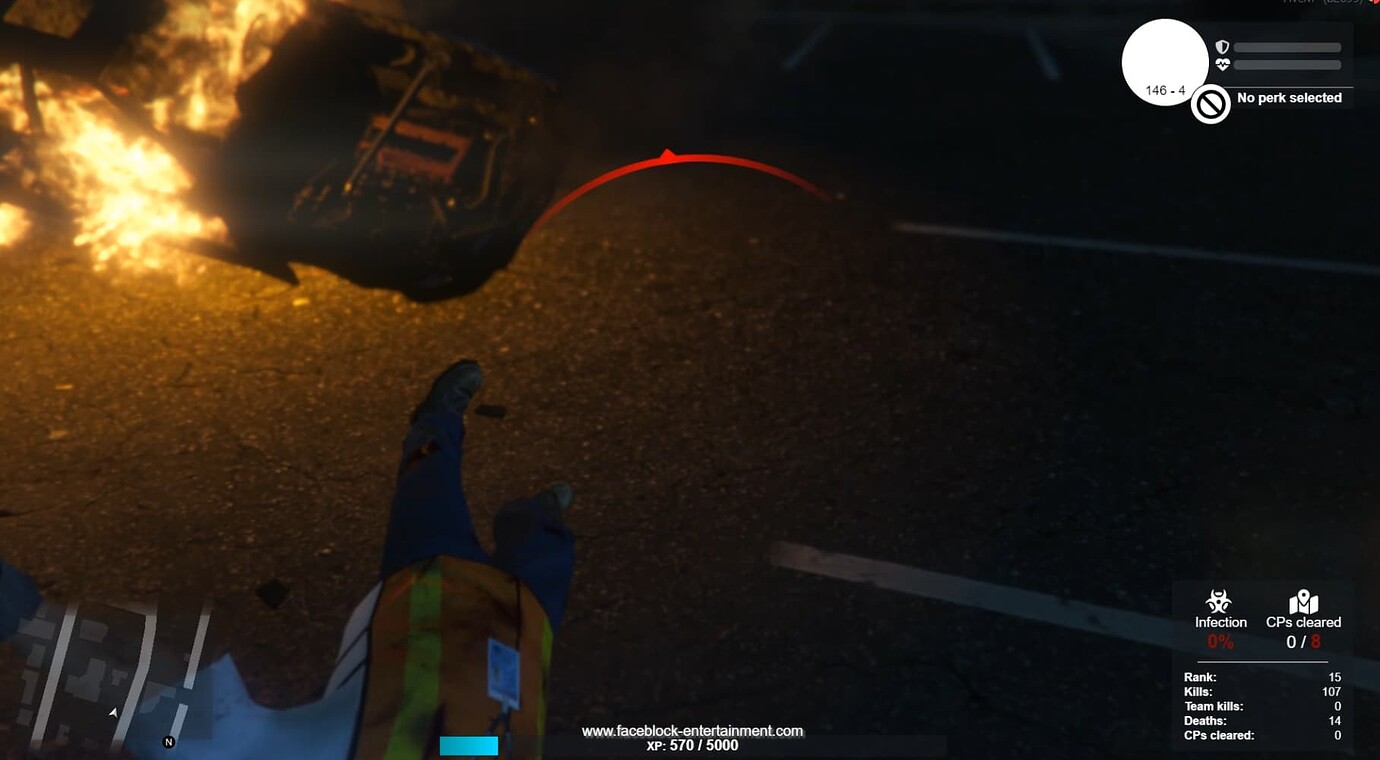Select the Rank: 15 stat row

[1260, 677]
